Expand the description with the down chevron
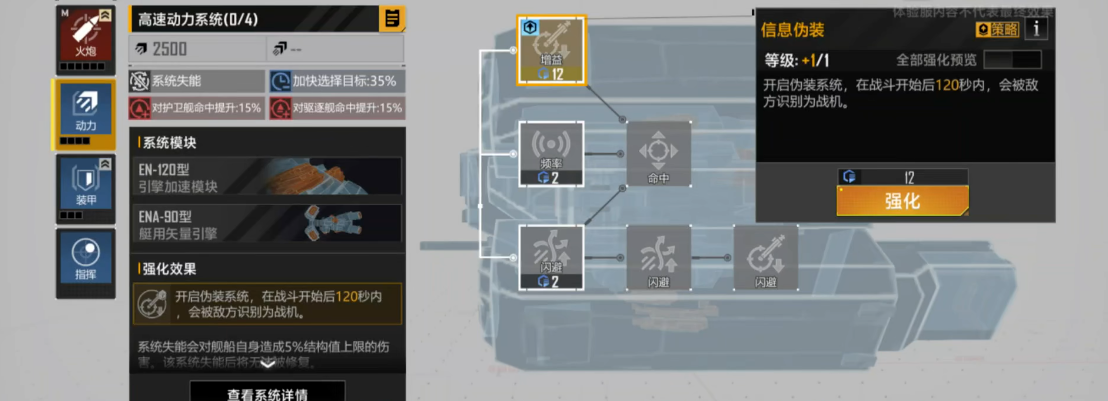The image size is (1108, 401). [267, 364]
